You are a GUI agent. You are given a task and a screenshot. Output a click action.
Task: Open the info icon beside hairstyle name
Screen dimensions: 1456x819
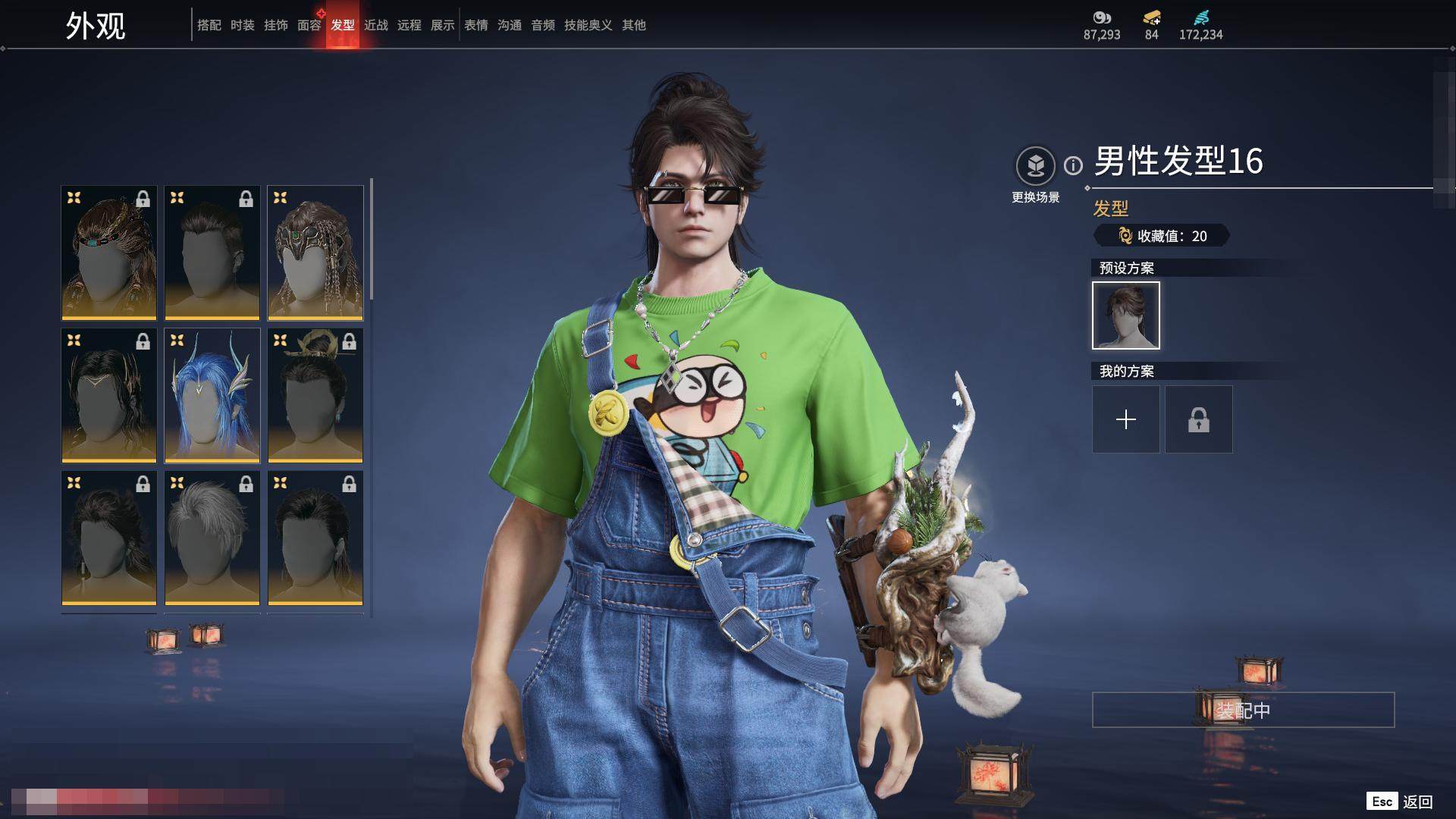[x=1073, y=165]
